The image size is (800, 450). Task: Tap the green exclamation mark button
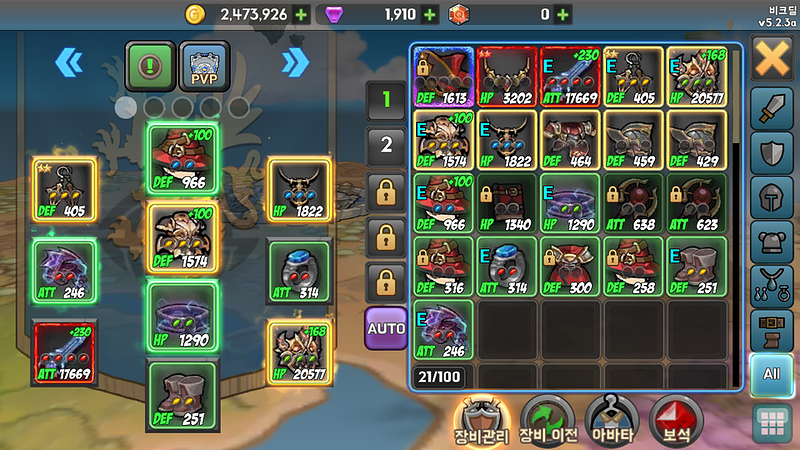tap(151, 66)
